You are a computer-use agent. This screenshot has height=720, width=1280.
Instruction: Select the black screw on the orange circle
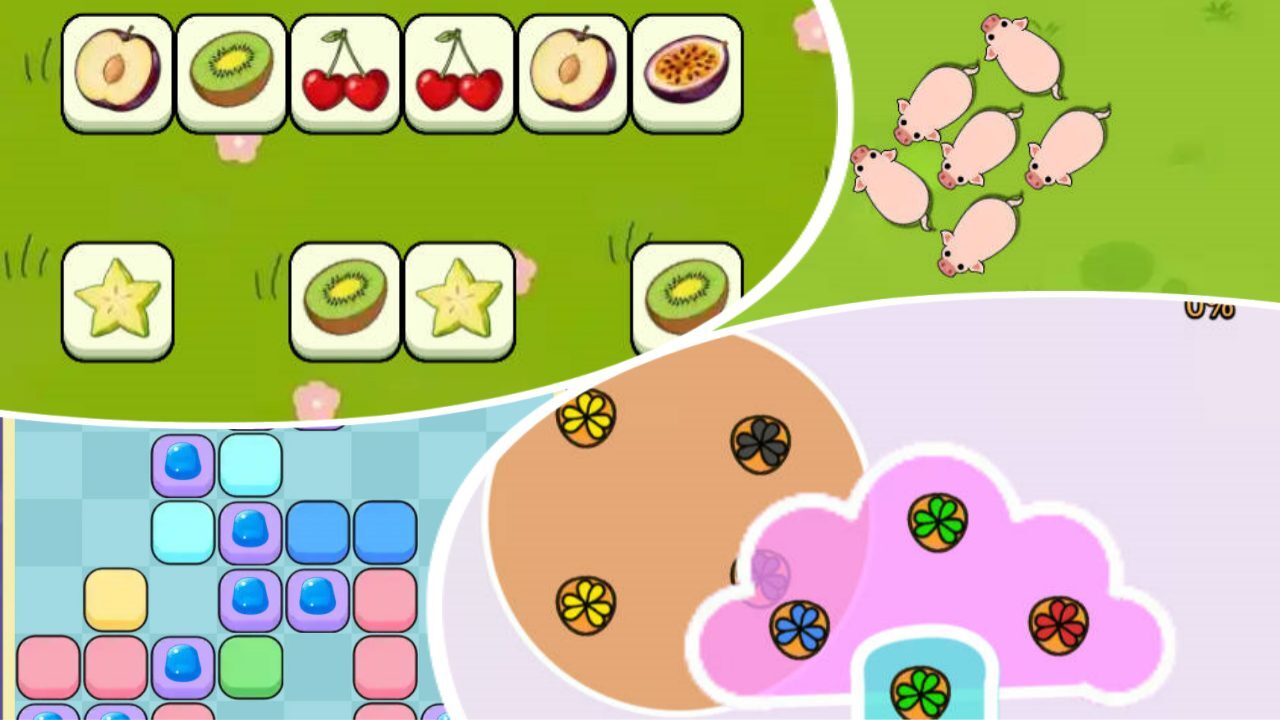[x=760, y=444]
